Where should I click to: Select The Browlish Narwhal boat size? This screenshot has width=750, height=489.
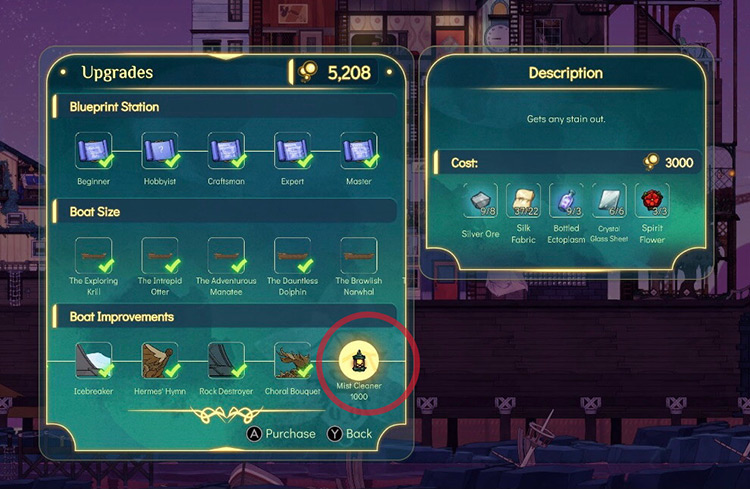[358, 257]
